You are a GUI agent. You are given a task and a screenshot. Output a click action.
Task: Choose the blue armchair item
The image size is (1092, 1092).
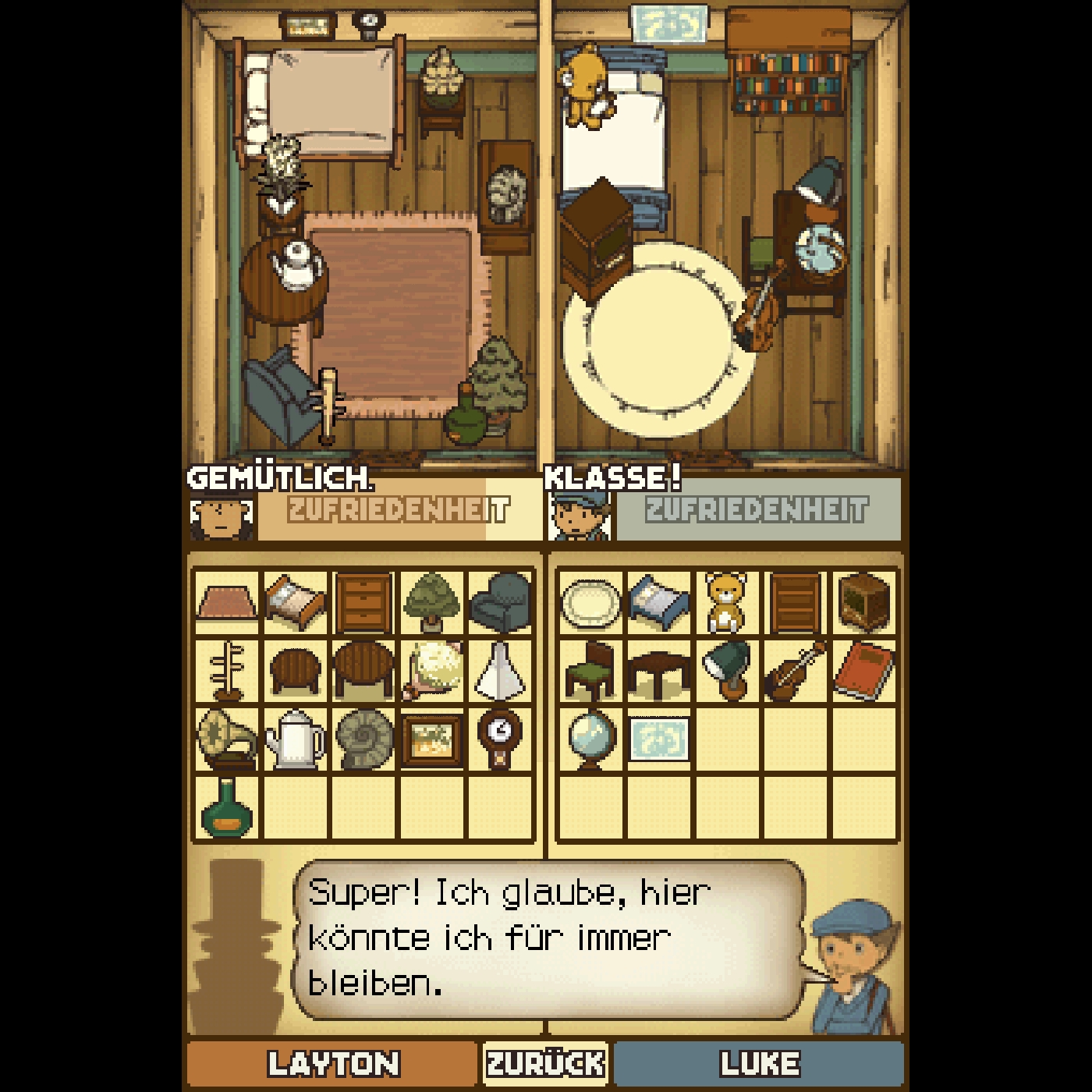coord(501,602)
